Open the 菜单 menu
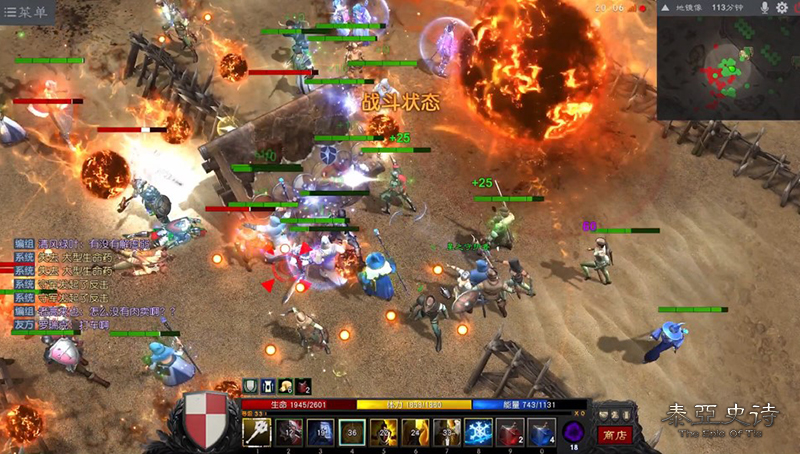800x454 pixels. point(27,12)
